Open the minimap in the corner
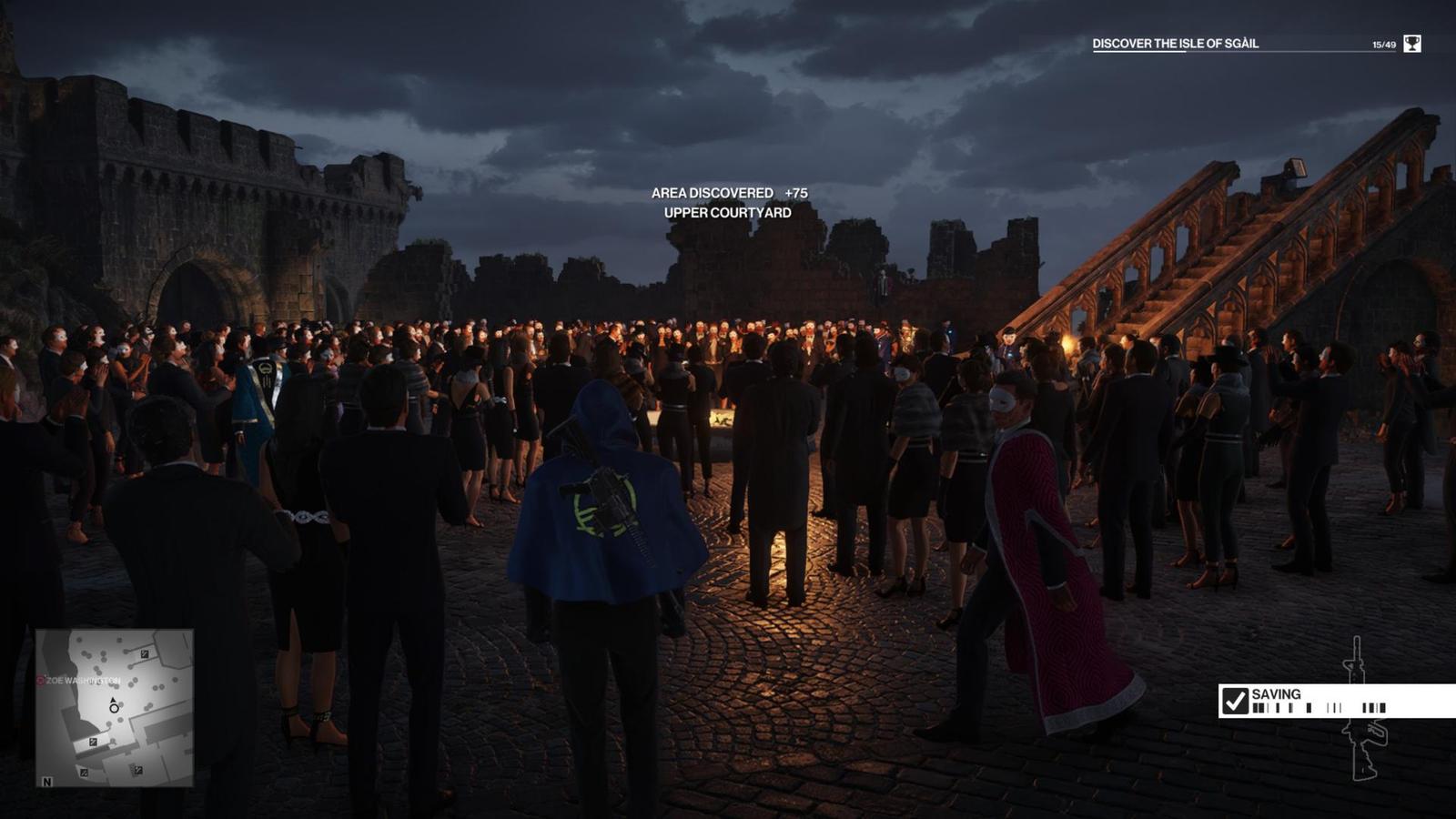This screenshot has width=1456, height=819. pos(115,707)
